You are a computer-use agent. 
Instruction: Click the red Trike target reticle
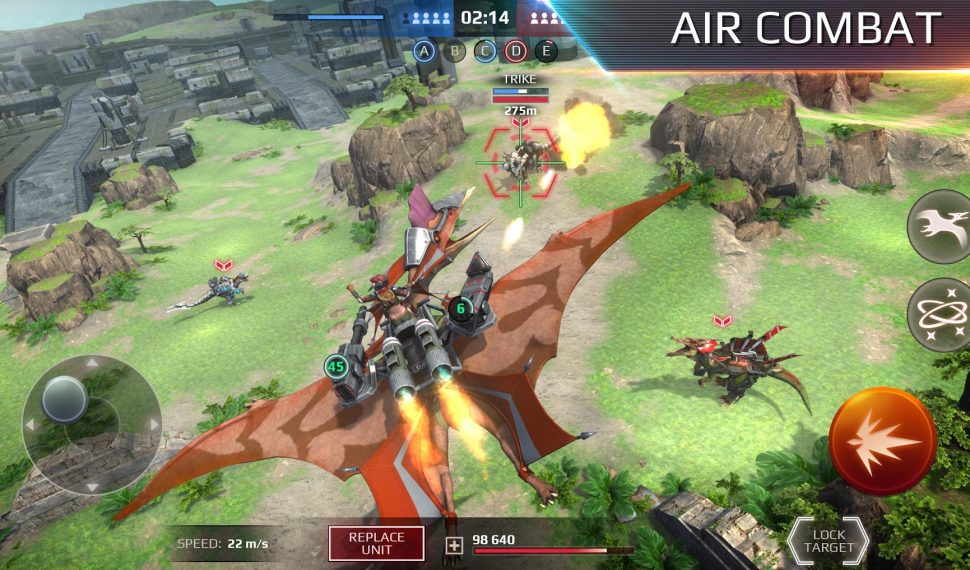(519, 162)
